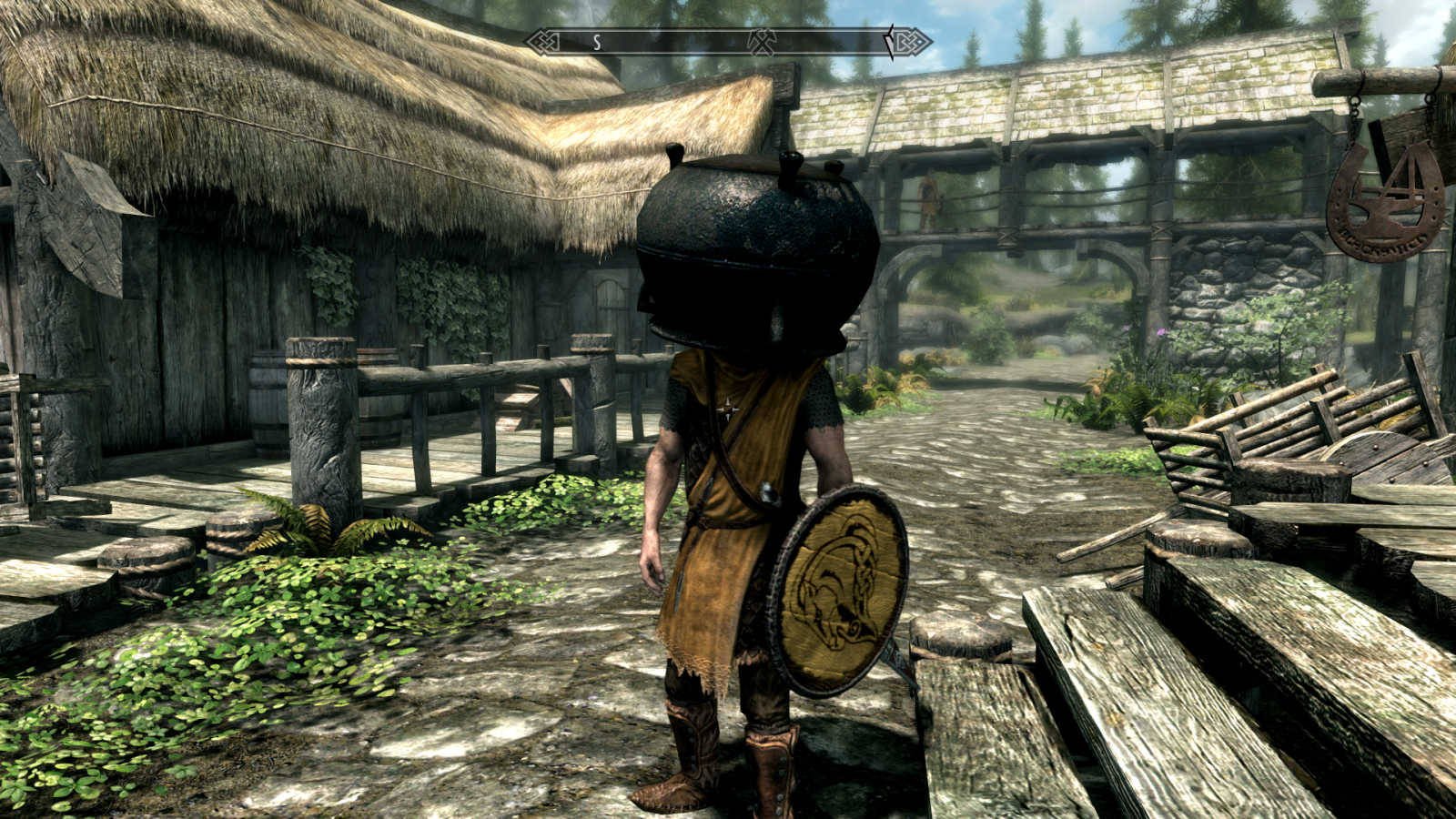The width and height of the screenshot is (1456, 819).
Task: Click the crossed pickaxes mine marker on compass
Action: pyautogui.click(x=761, y=41)
